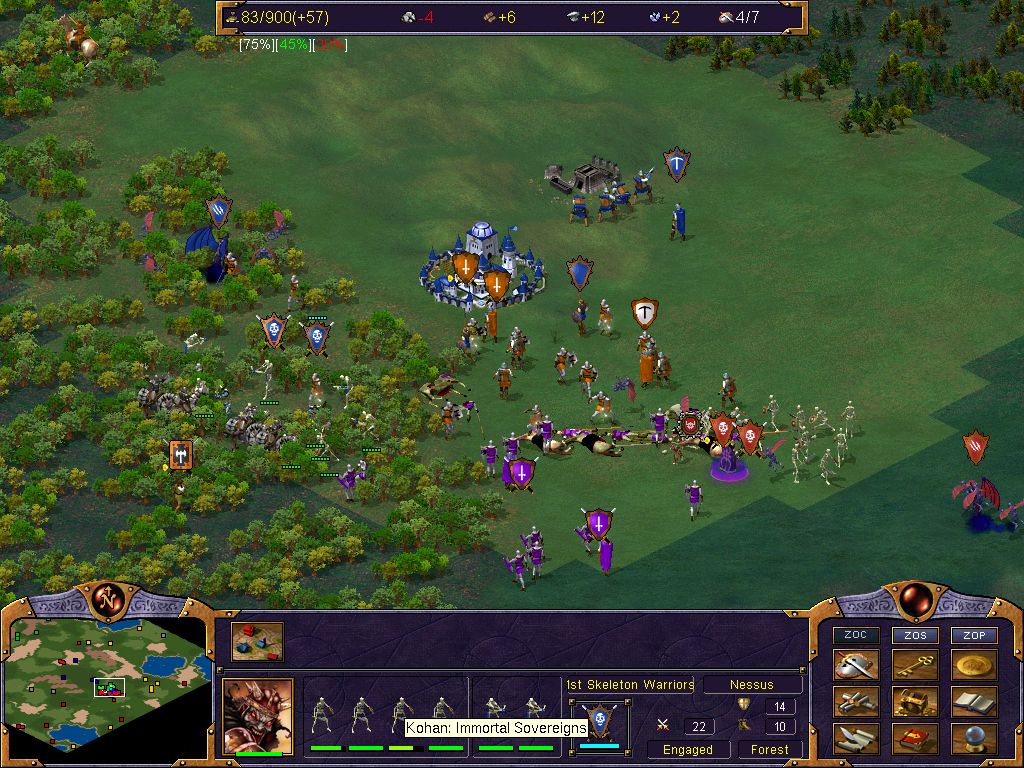Click the red orb above command panel
Image resolution: width=1024 pixels, height=768 pixels.
pyautogui.click(x=915, y=599)
